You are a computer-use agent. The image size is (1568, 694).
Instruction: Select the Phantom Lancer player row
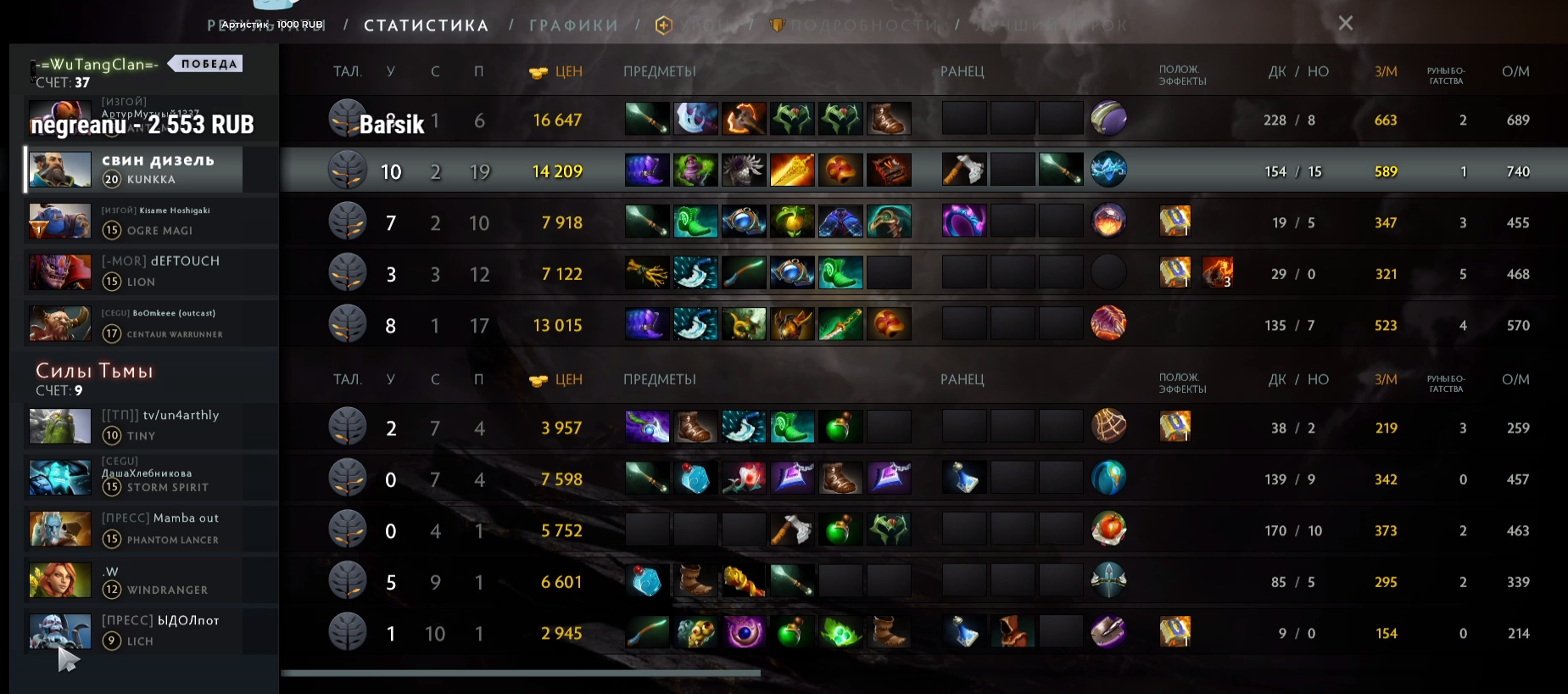[x=153, y=529]
